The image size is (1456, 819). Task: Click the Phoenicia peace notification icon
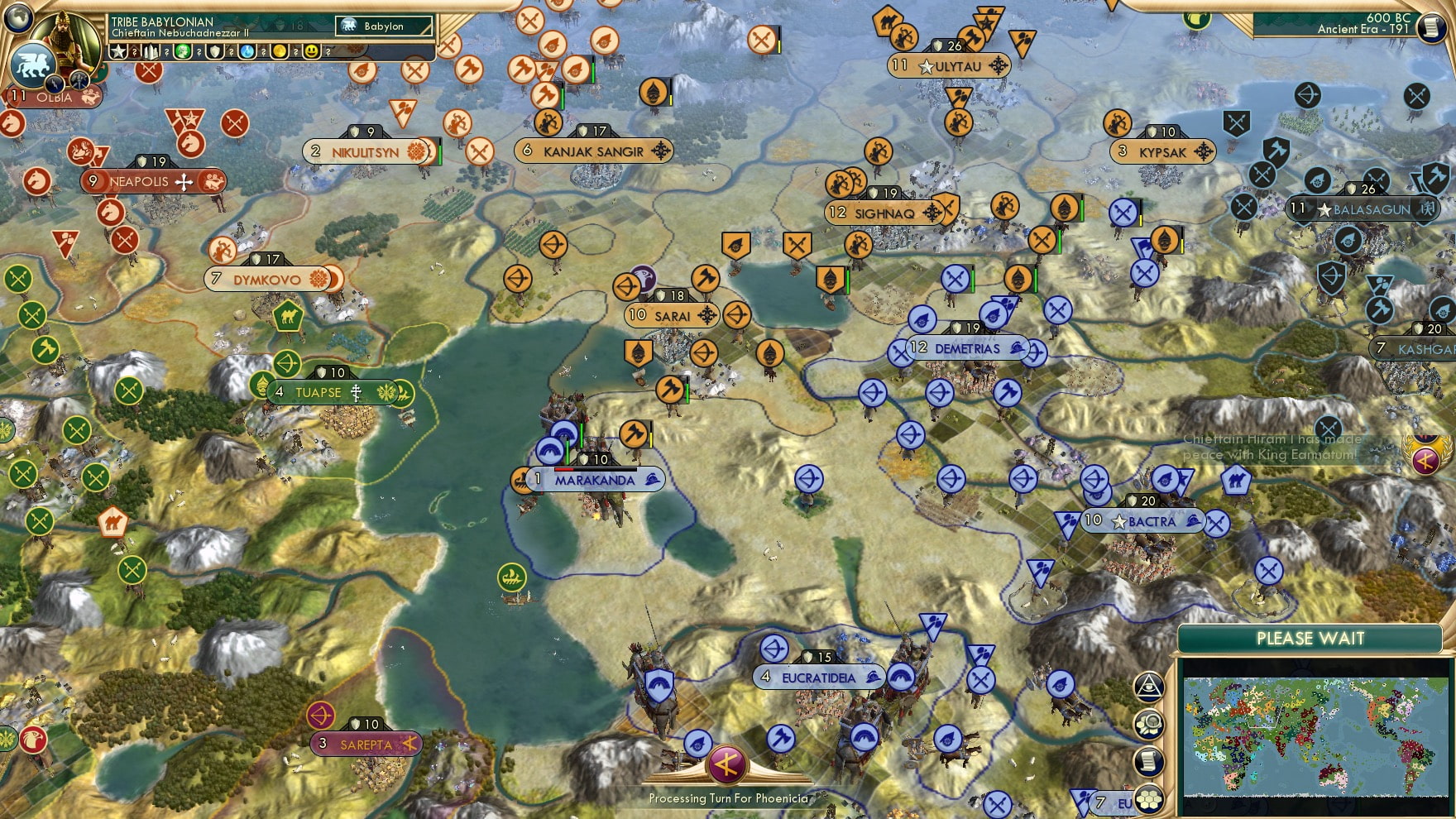tap(1425, 459)
